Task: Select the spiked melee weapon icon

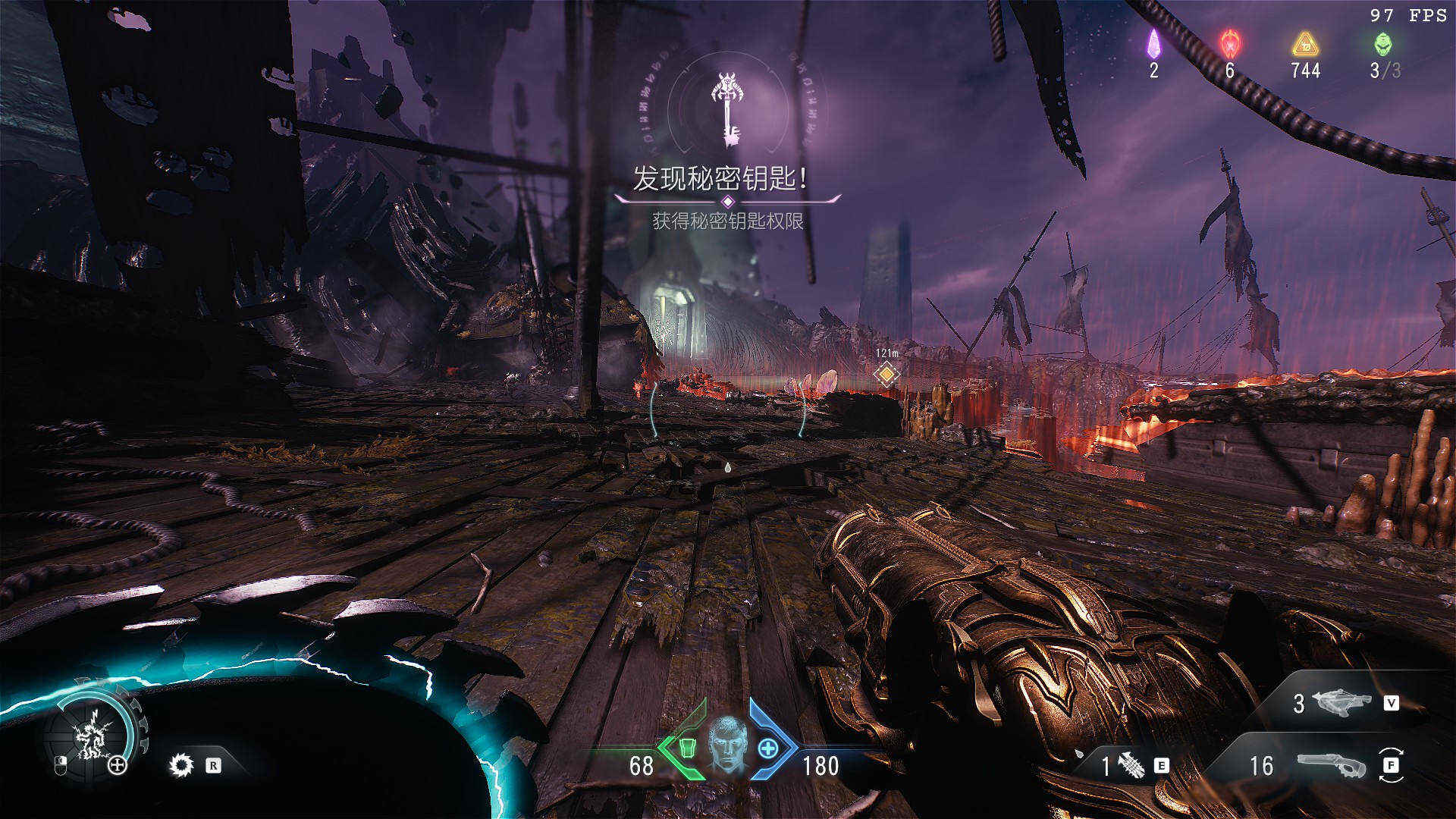Action: click(x=1131, y=766)
